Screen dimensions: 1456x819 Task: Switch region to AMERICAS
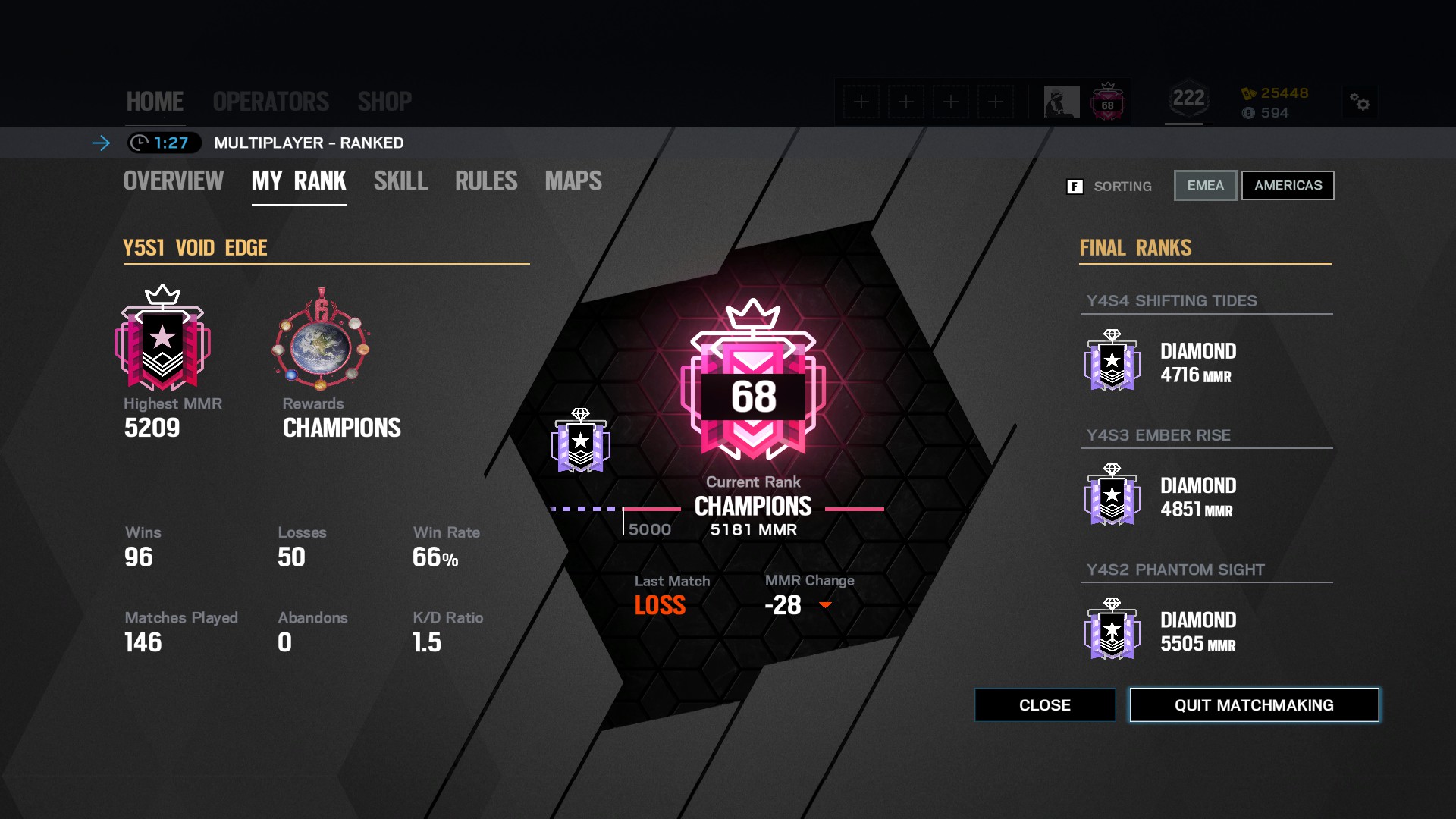1287,185
